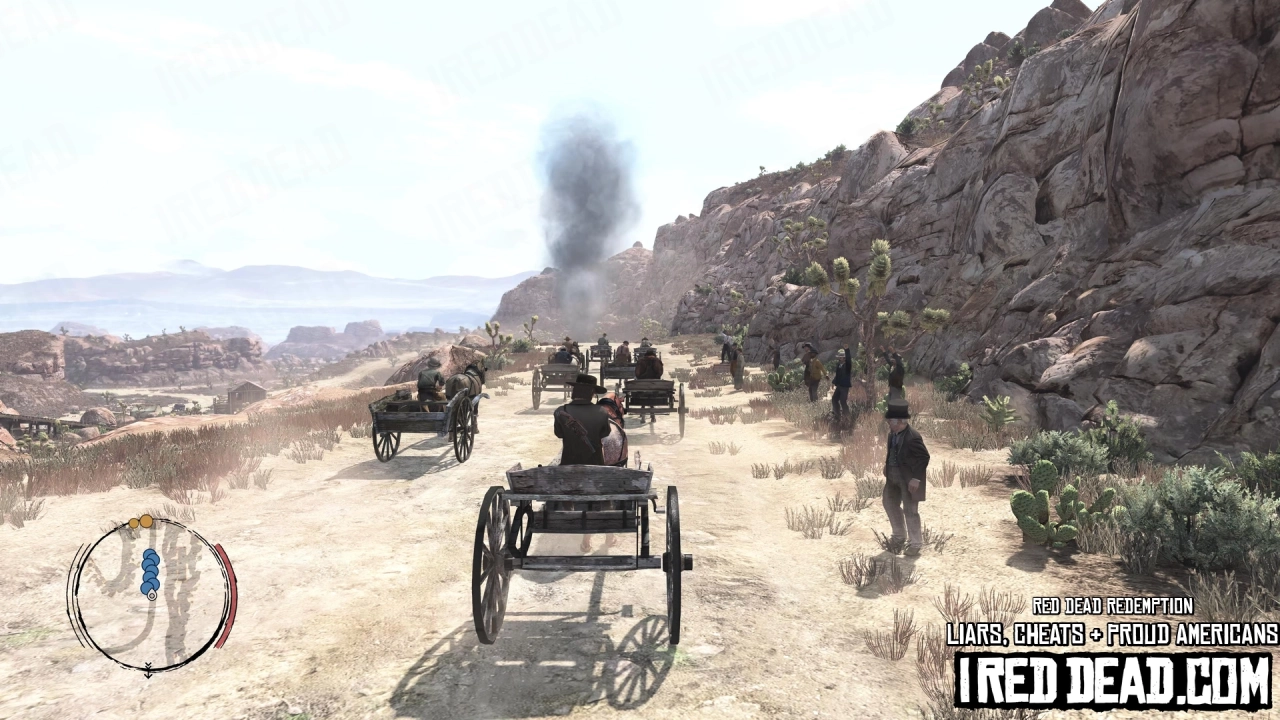Viewport: 1280px width, 720px height.
Task: Select the Red Dead Redemption caption text
Action: coord(1113,606)
